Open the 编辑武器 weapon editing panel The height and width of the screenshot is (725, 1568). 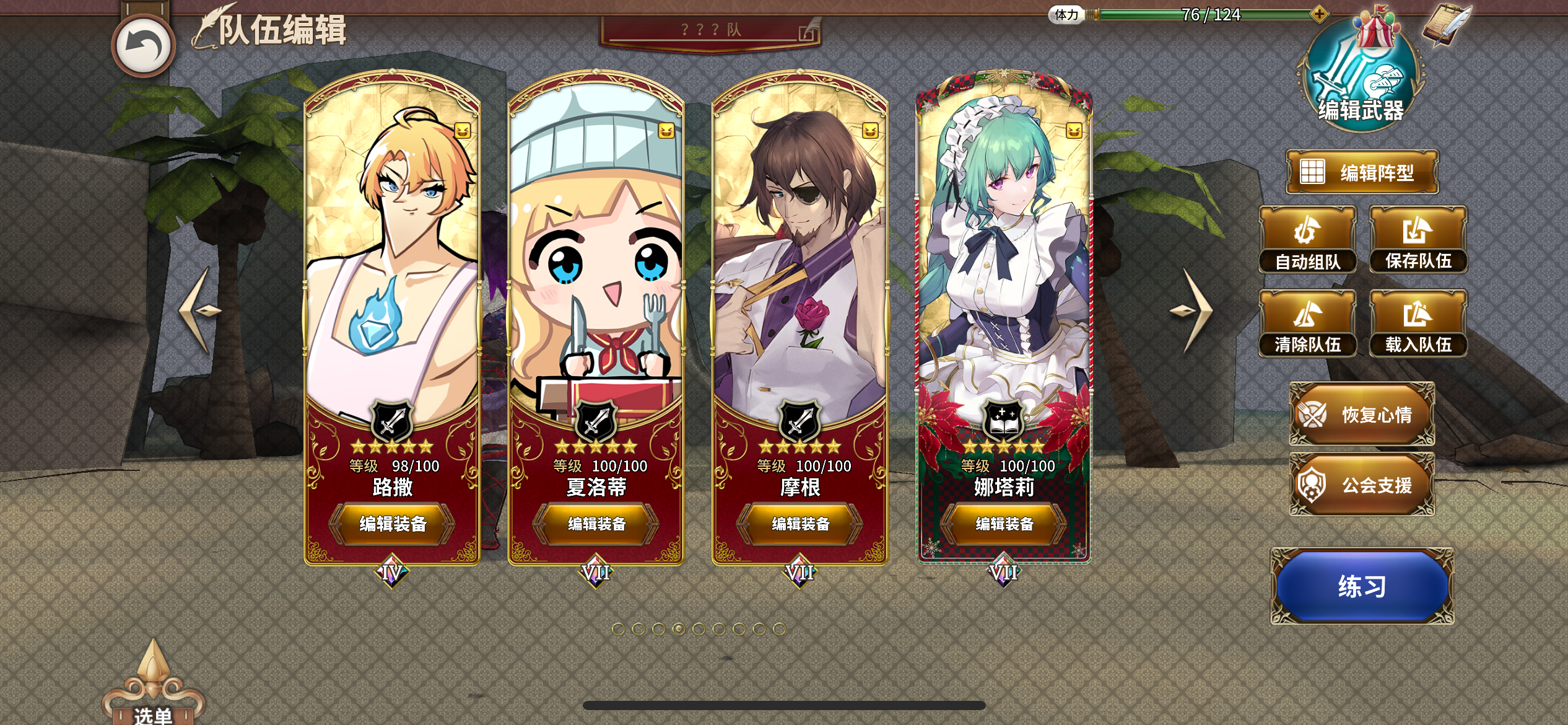pos(1362,81)
